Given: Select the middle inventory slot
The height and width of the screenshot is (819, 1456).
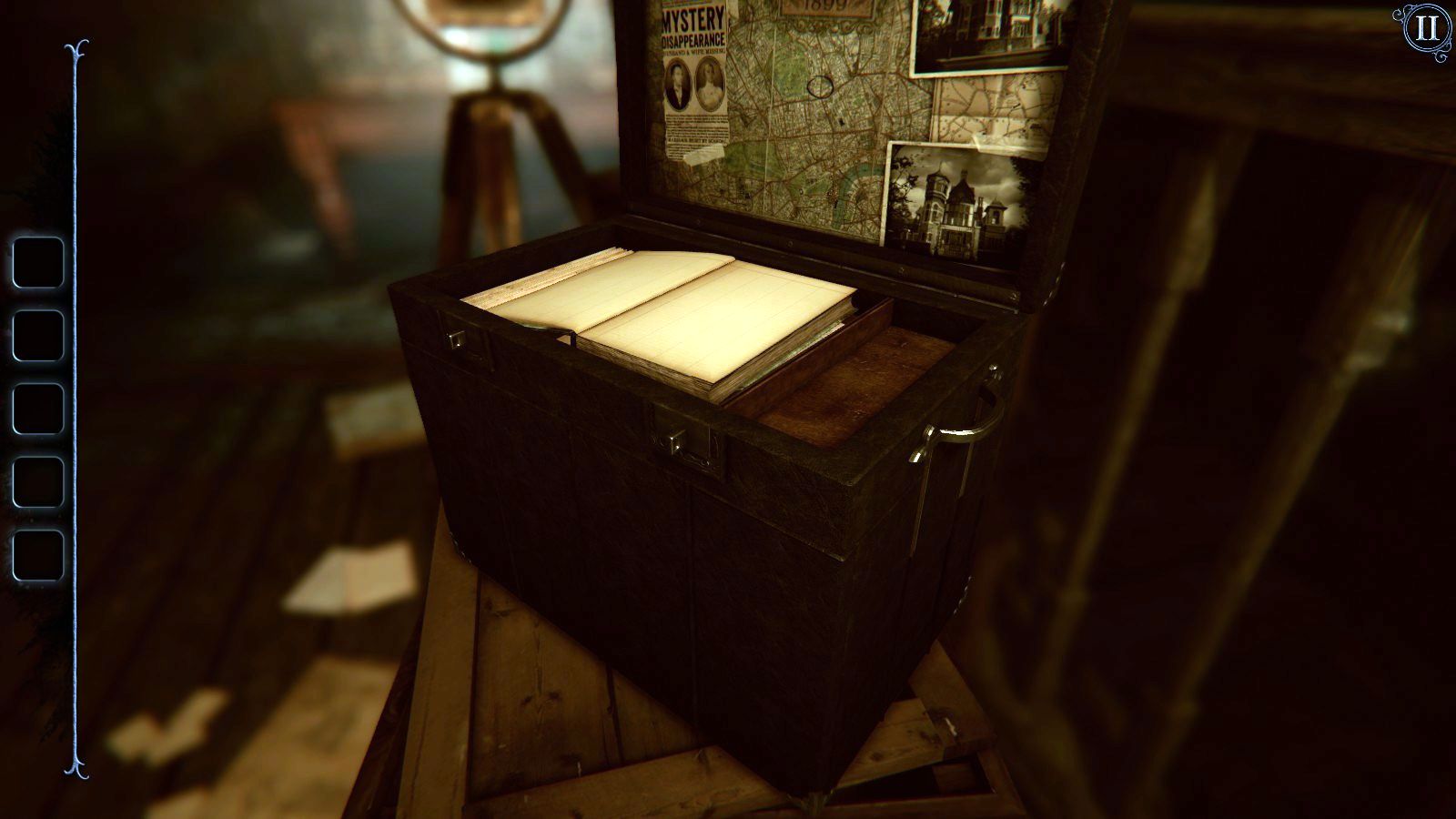Looking at the screenshot, I should tap(36, 409).
